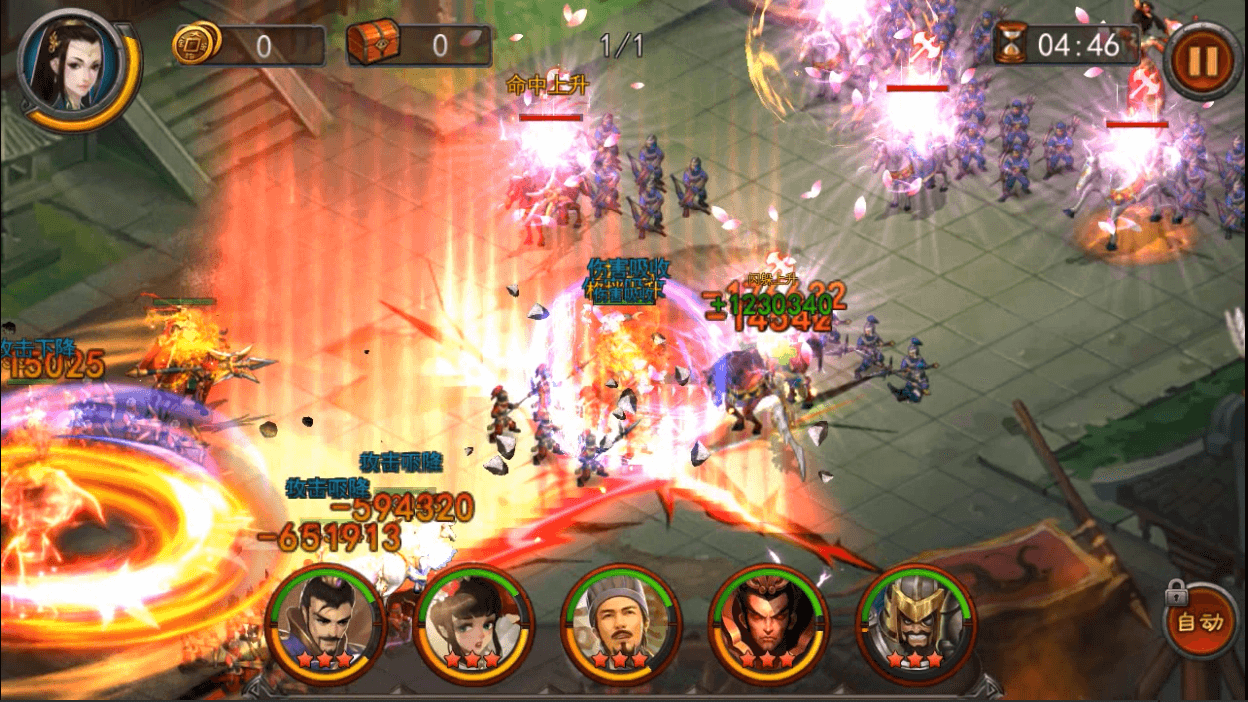The width and height of the screenshot is (1248, 702).
Task: Trigger the dark-haired girl hero's skill
Action: [474, 623]
